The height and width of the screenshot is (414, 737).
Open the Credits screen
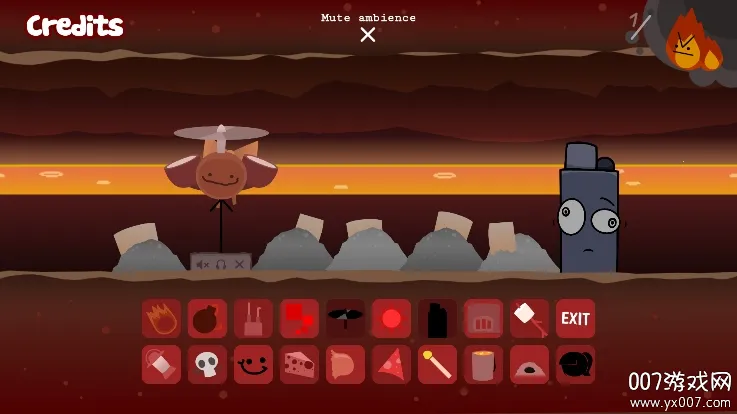[x=75, y=26]
